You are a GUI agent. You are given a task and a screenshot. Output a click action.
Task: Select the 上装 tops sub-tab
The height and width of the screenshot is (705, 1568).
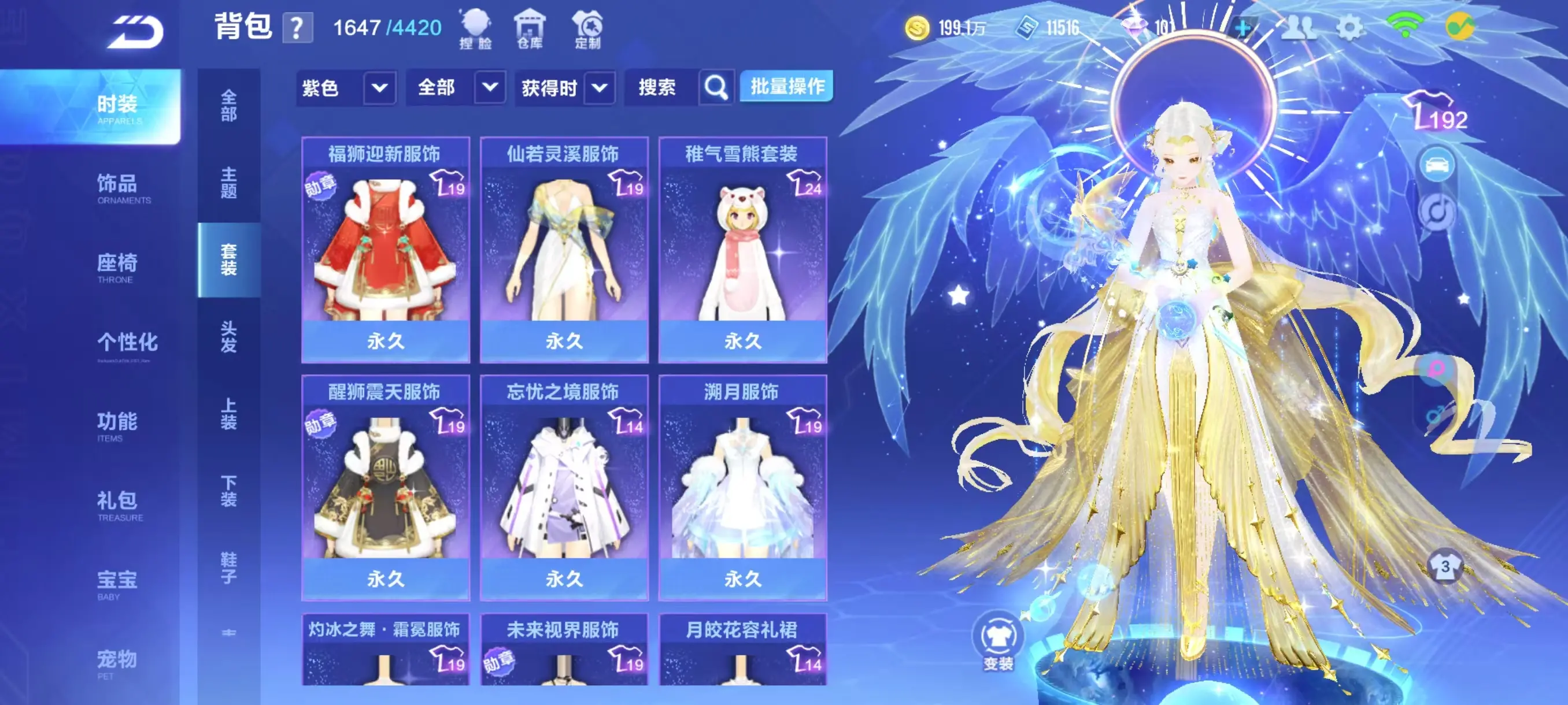click(228, 414)
